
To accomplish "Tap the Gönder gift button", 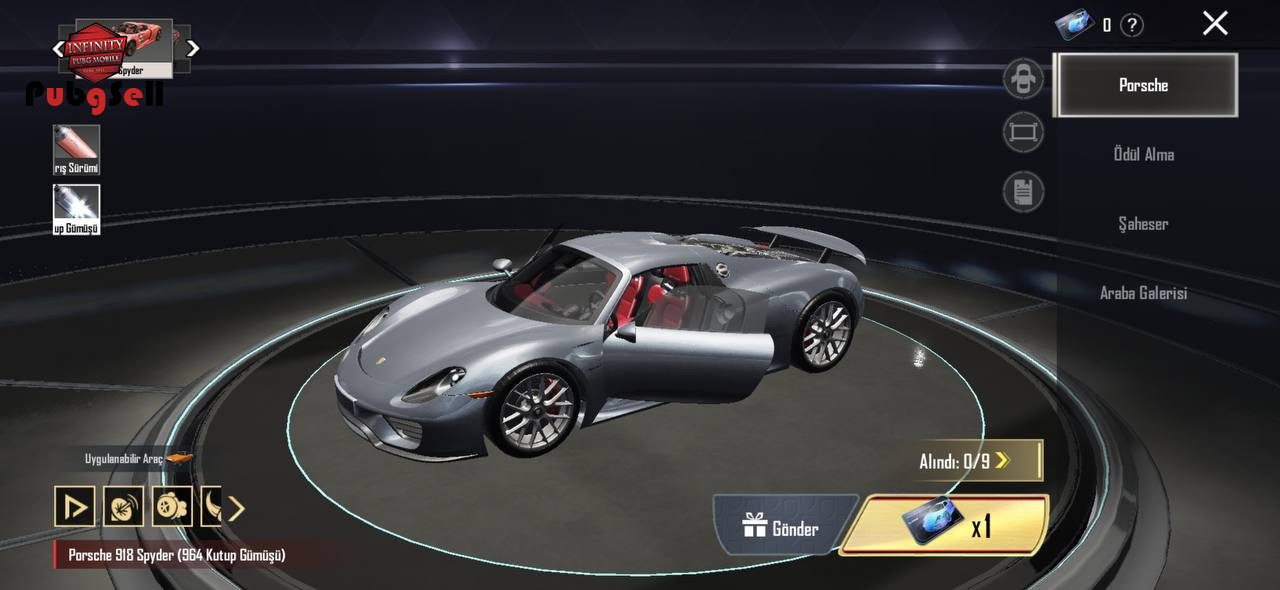I will click(781, 527).
